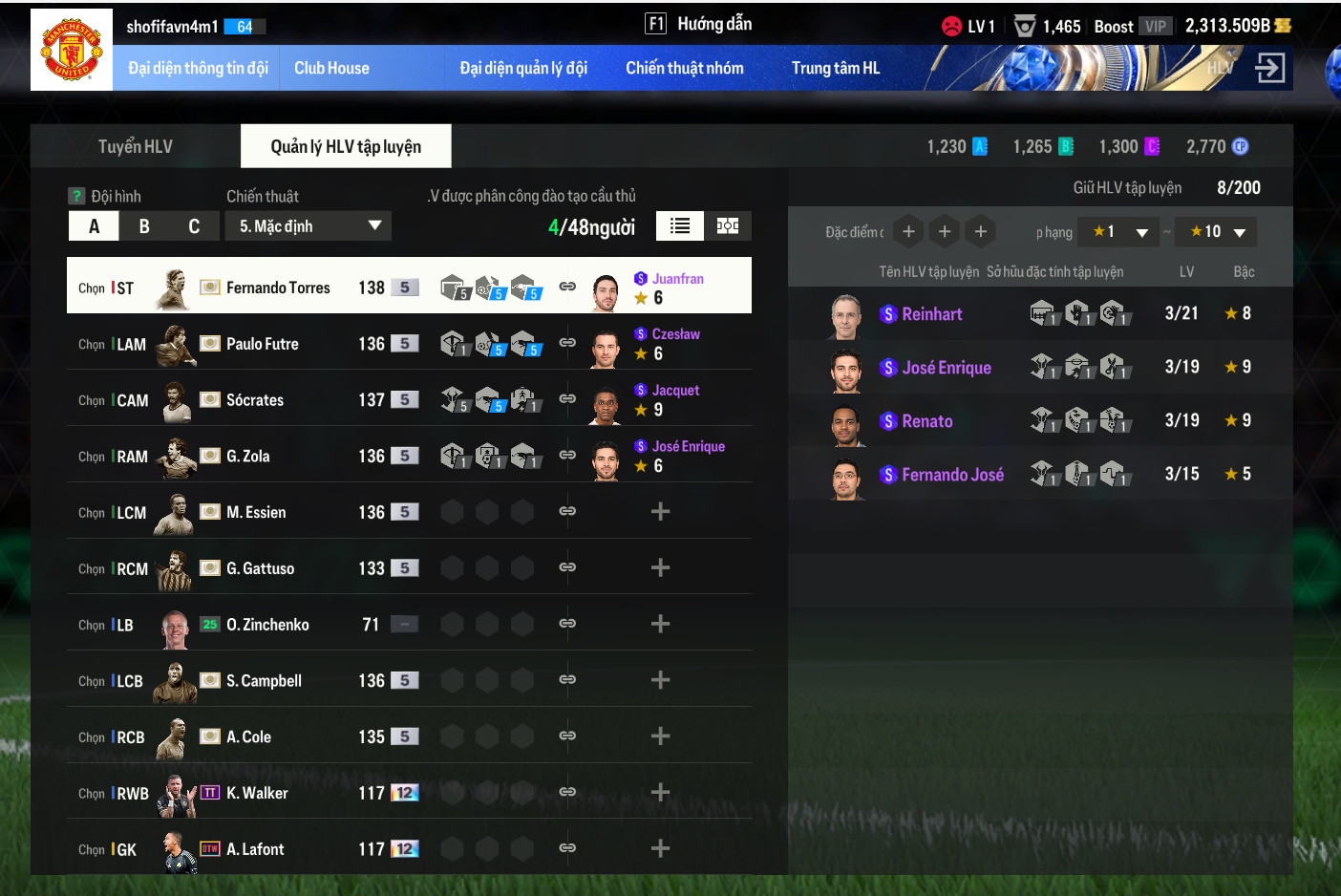Select the Fernando Torres ST row
The image size is (1341, 896).
point(277,288)
